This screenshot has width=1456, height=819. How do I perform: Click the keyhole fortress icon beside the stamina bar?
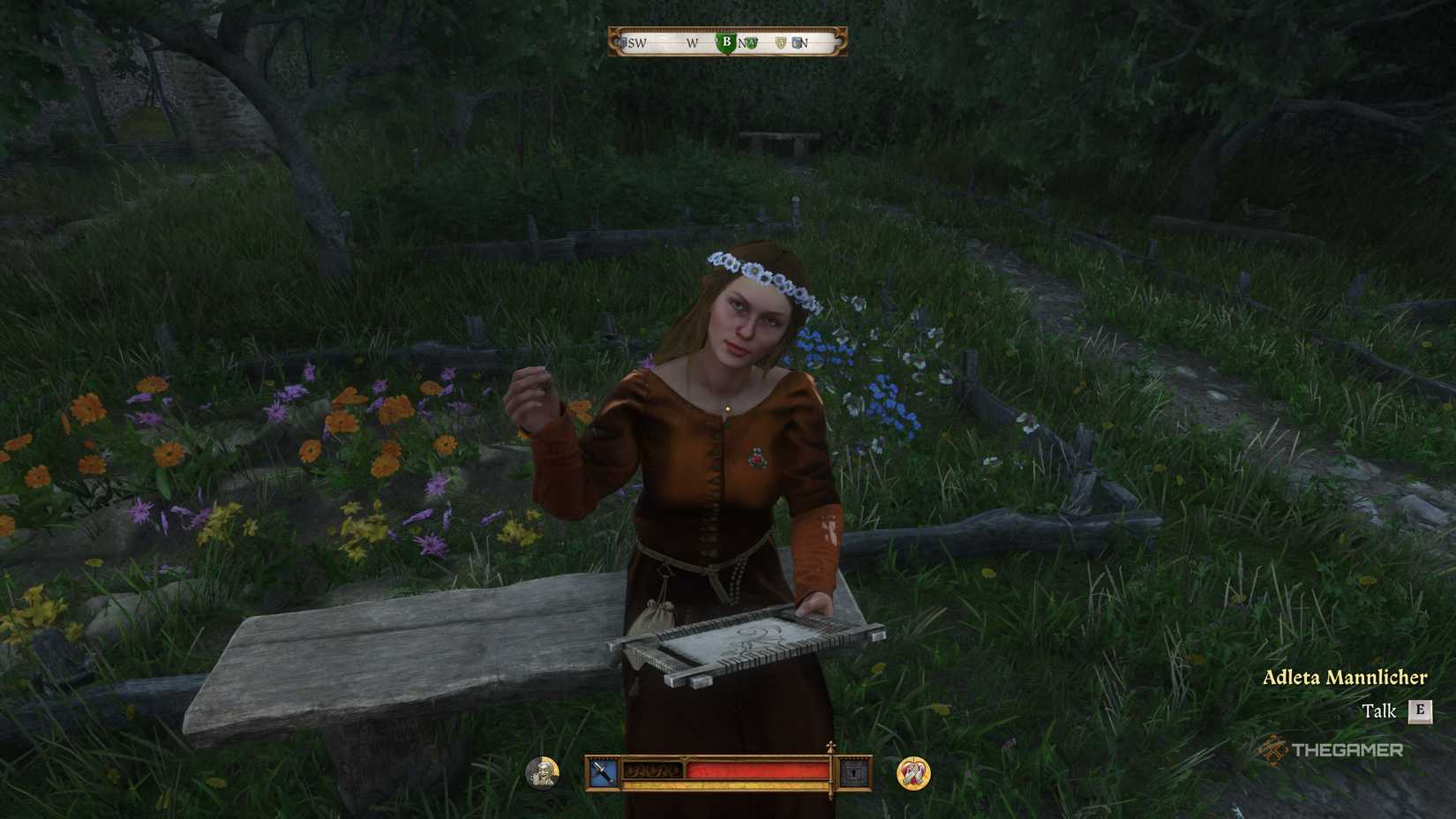(852, 770)
